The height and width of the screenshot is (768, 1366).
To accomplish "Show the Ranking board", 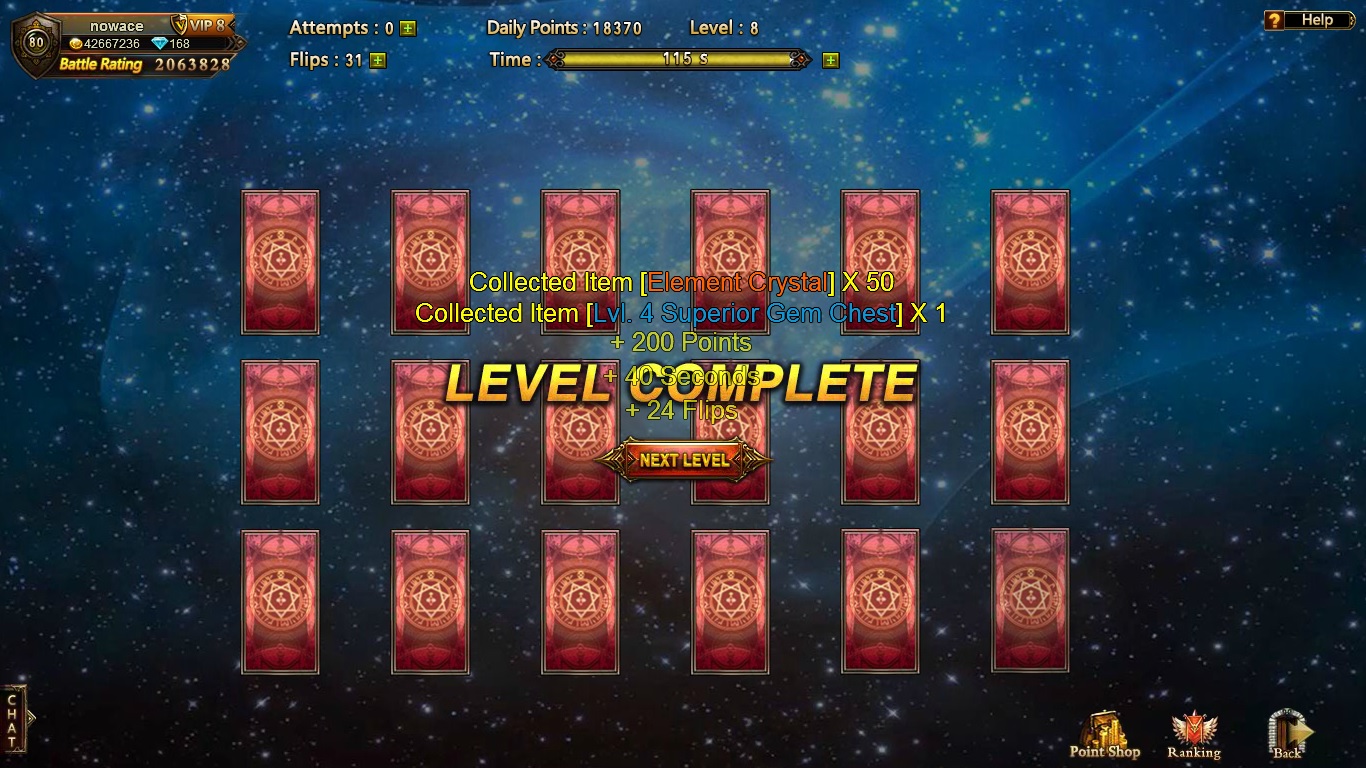I will [x=1193, y=734].
